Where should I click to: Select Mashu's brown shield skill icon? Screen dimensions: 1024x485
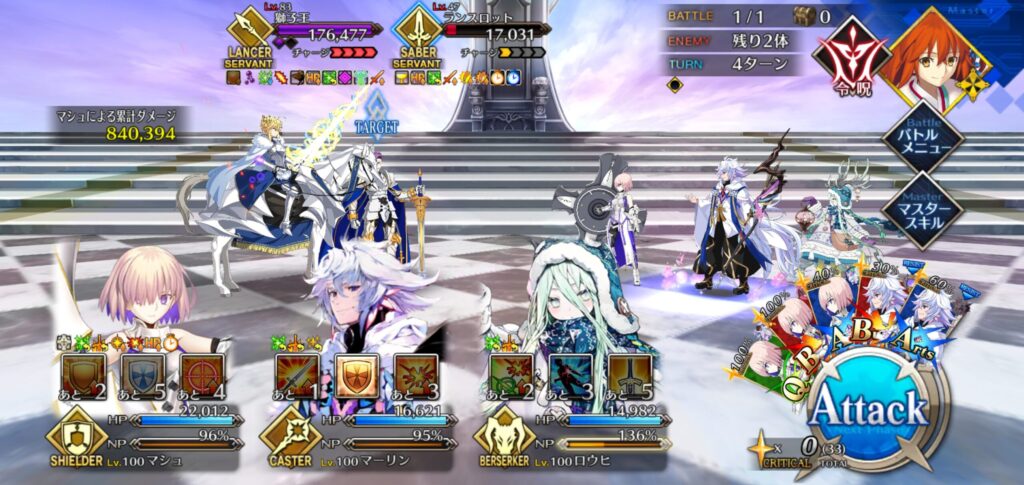tap(83, 376)
